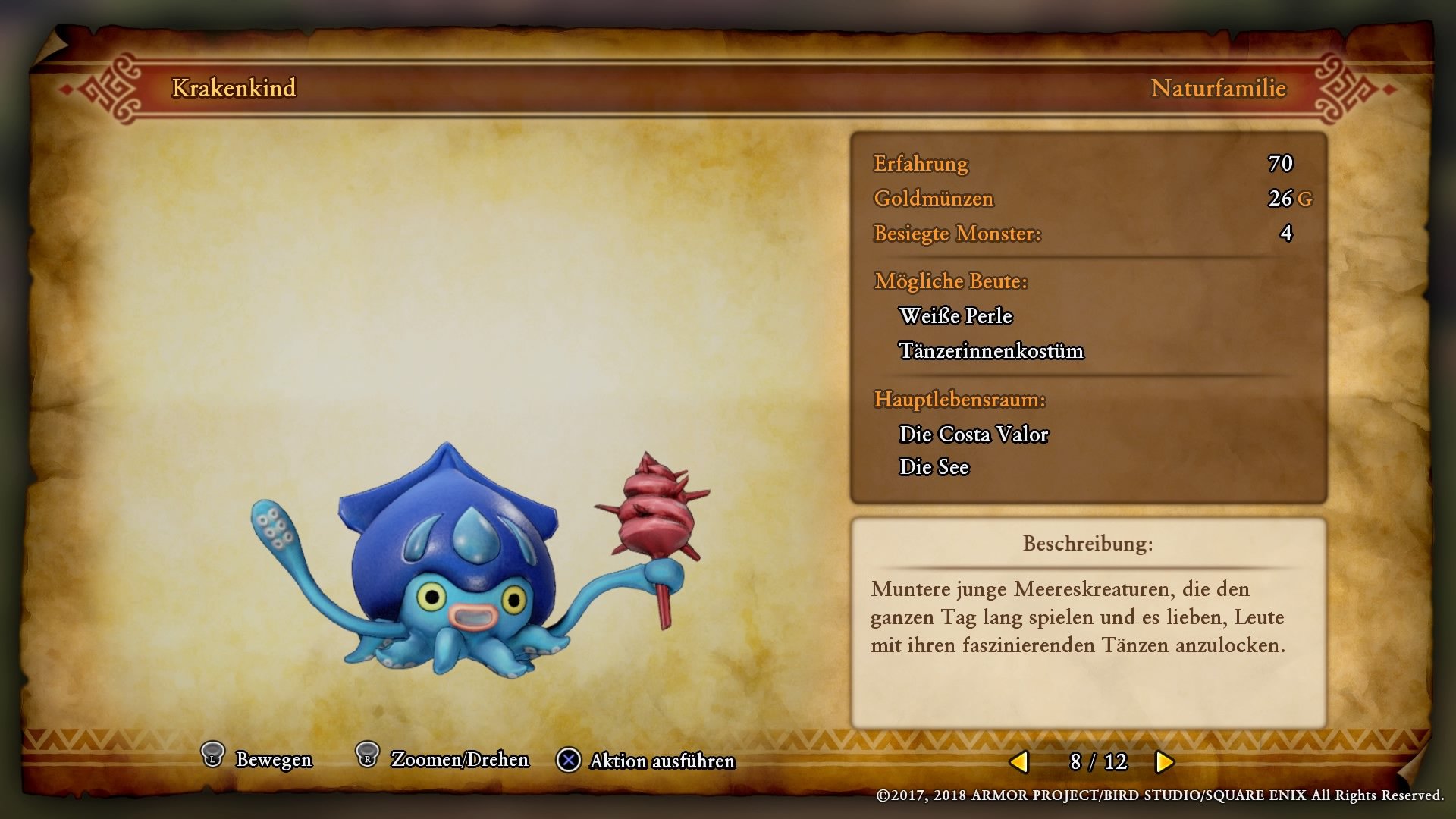This screenshot has width=1456, height=819.
Task: Toggle the Weiße Perle loot entry
Action: pyautogui.click(x=955, y=316)
